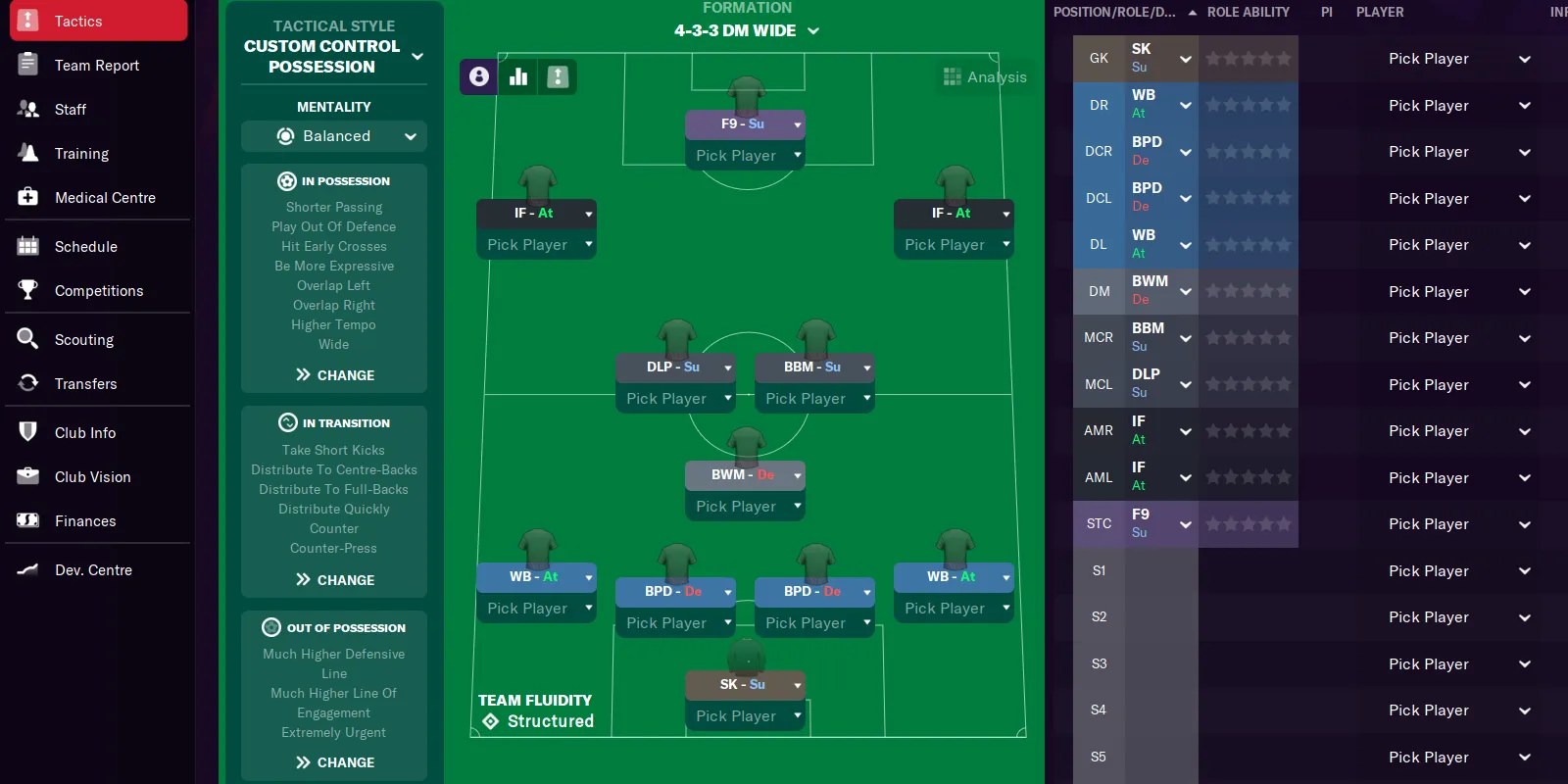
Task: Pick a player for the STC position
Action: 1429,523
